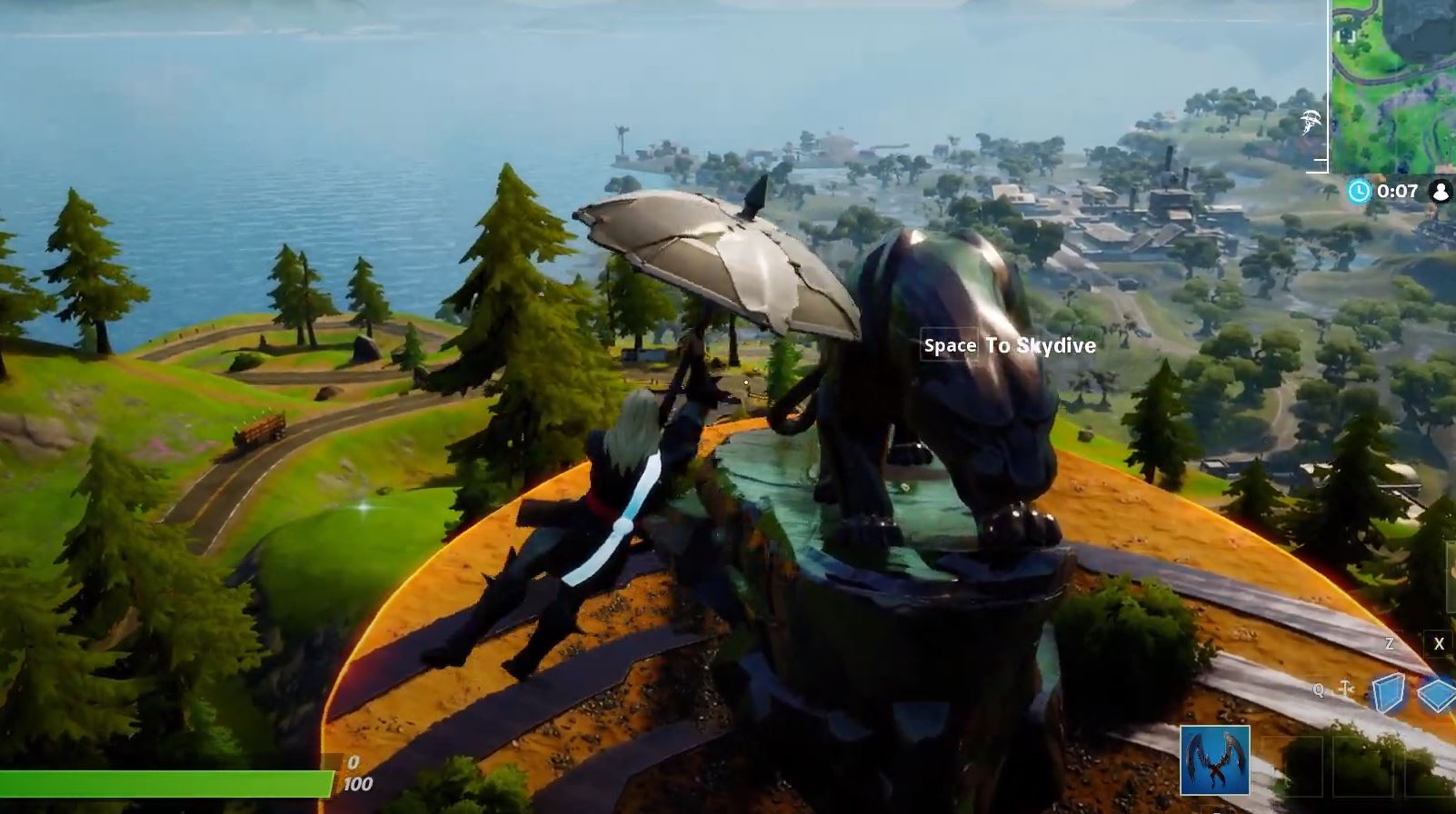Click the match timer reading 0:07
Viewport: 1456px width, 814px height.
1398,191
